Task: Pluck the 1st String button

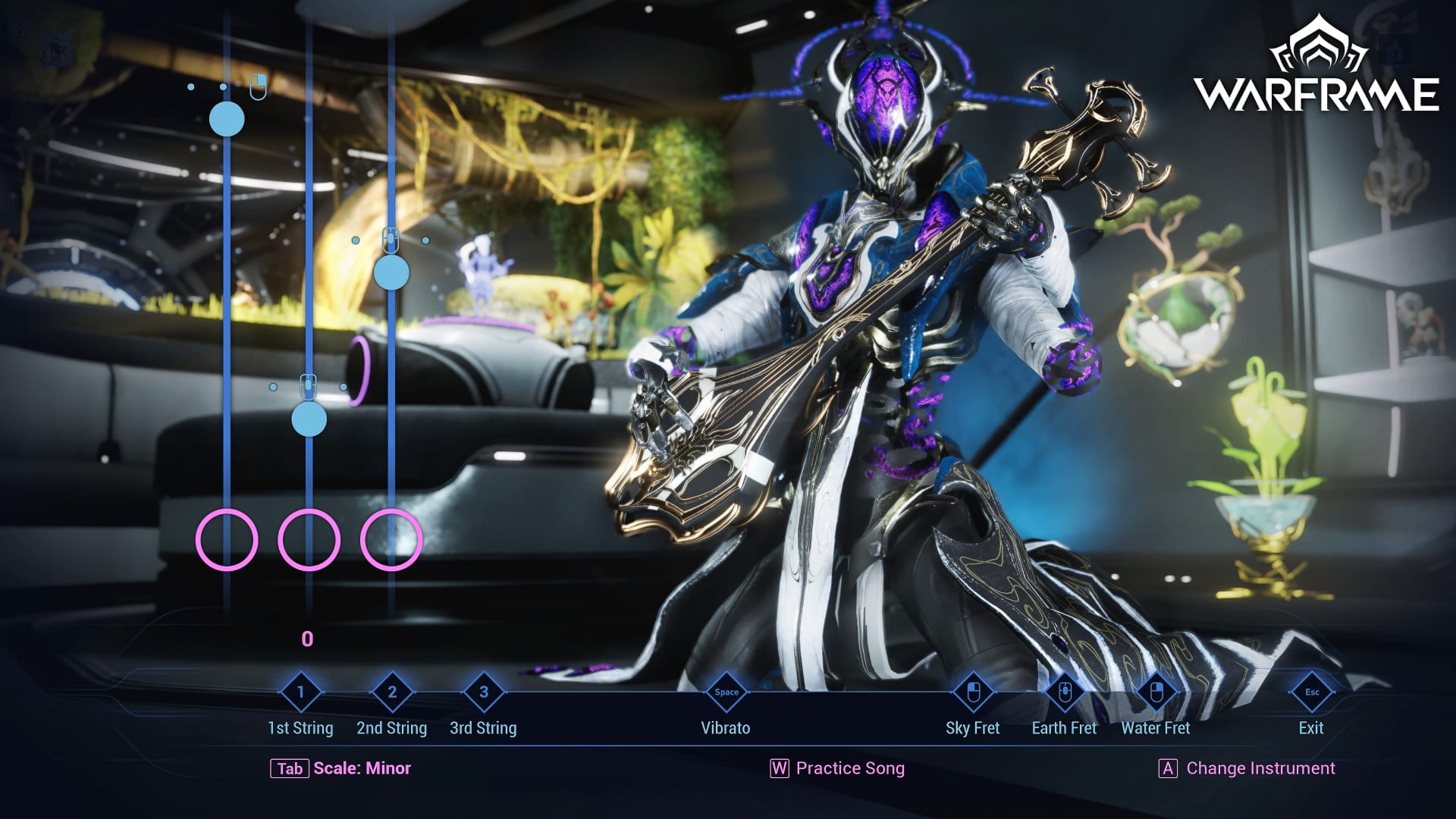Action: [300, 692]
